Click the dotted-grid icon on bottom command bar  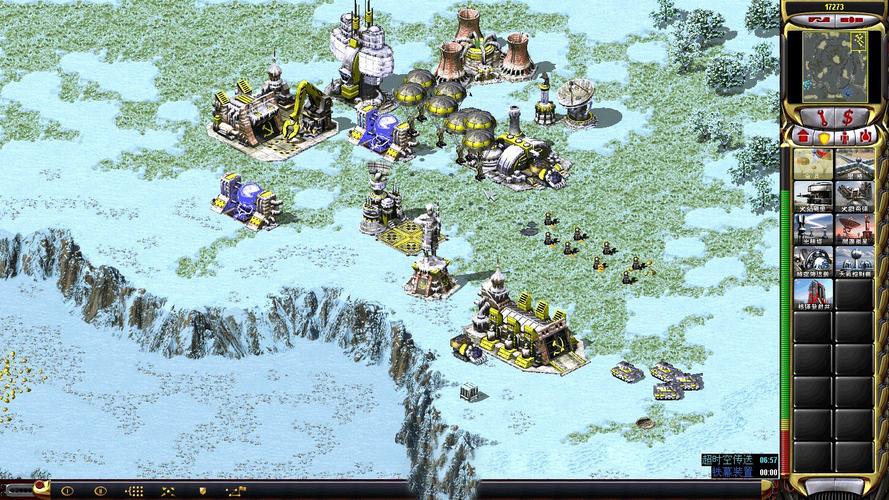[134, 491]
